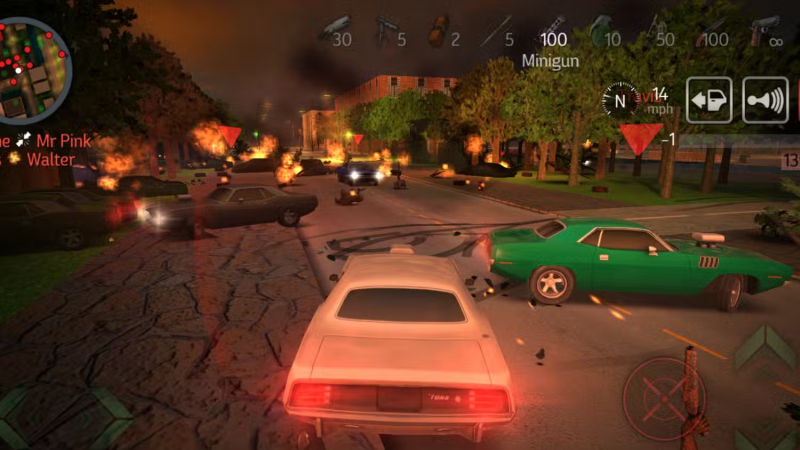Tap the circular minimap
The image size is (800, 450).
point(32,57)
